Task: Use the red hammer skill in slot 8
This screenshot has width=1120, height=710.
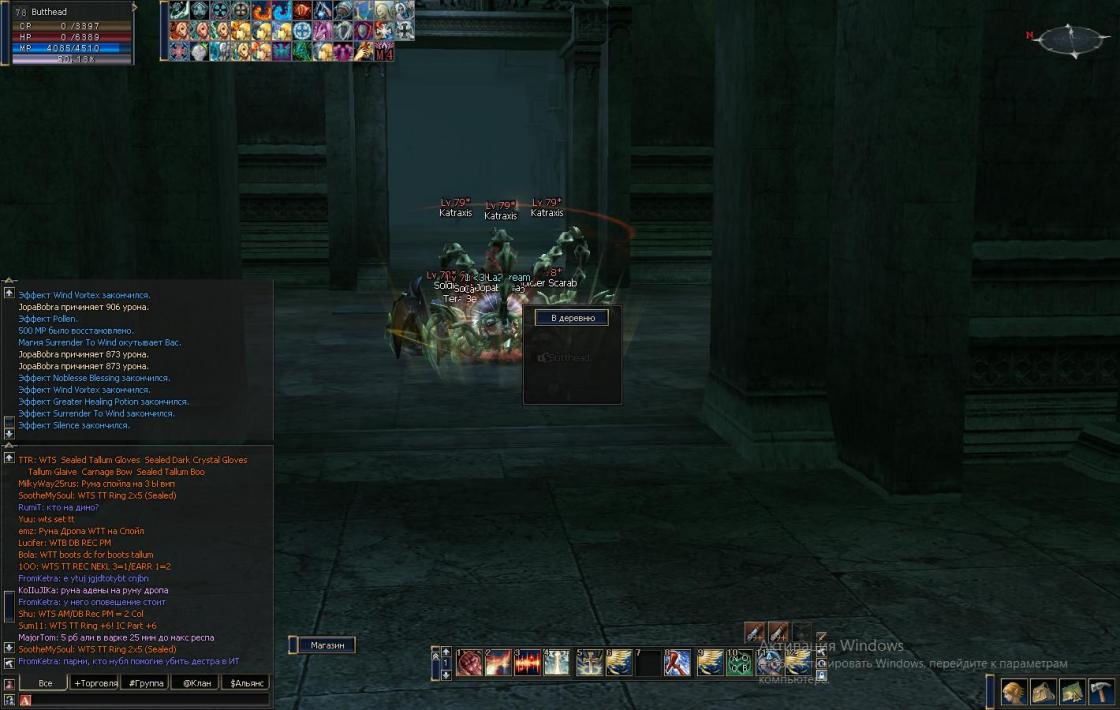Action: (678, 663)
